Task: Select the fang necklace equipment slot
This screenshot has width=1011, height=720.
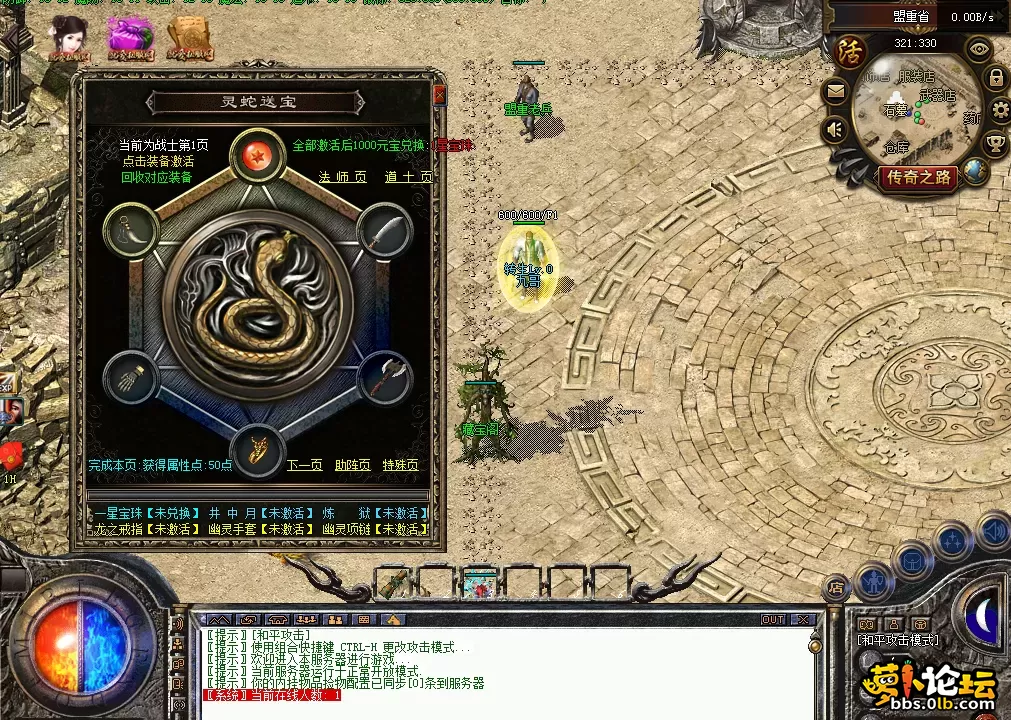Action: 131,229
